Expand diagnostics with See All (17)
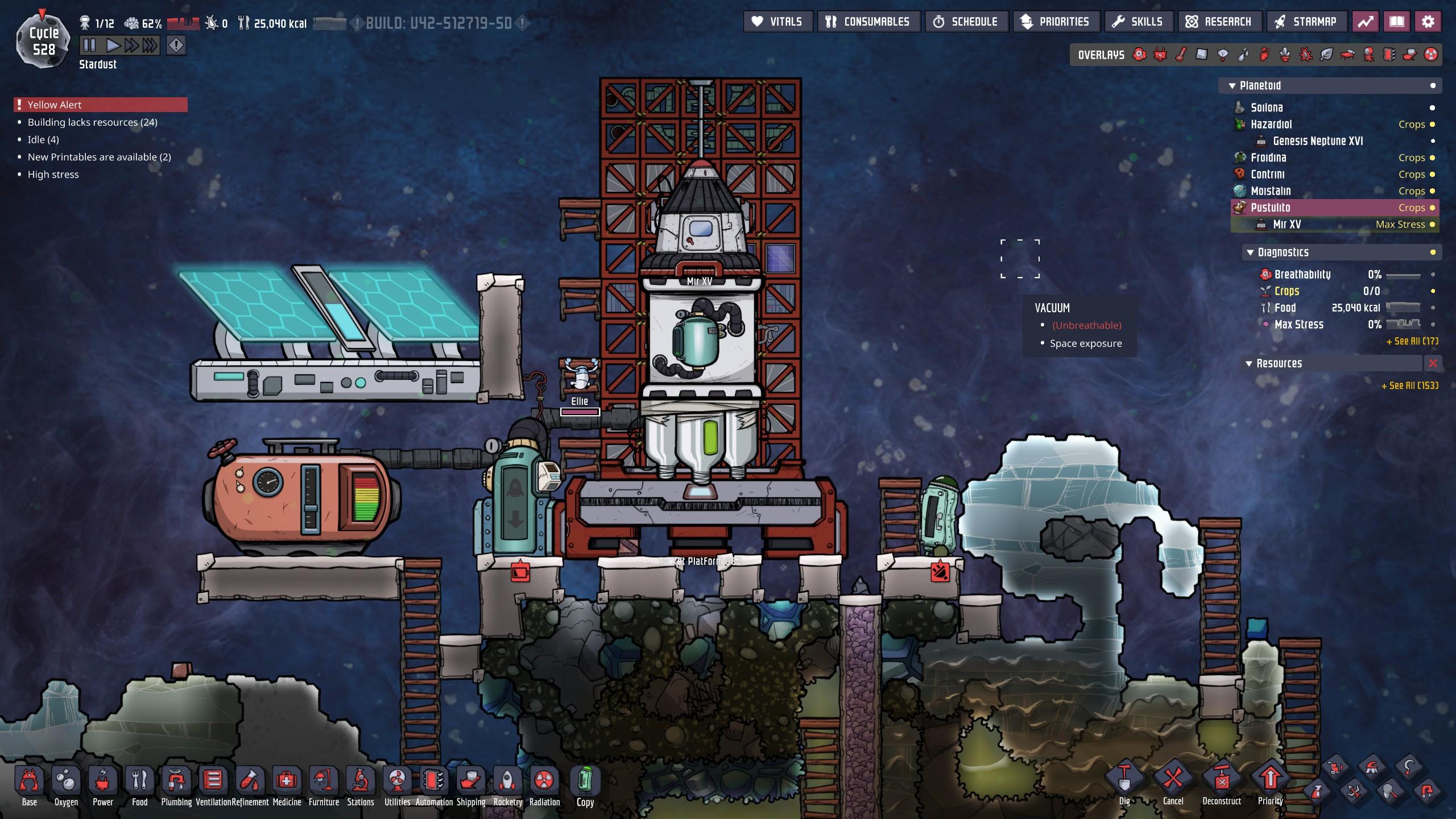The height and width of the screenshot is (819, 1456). (1412, 341)
